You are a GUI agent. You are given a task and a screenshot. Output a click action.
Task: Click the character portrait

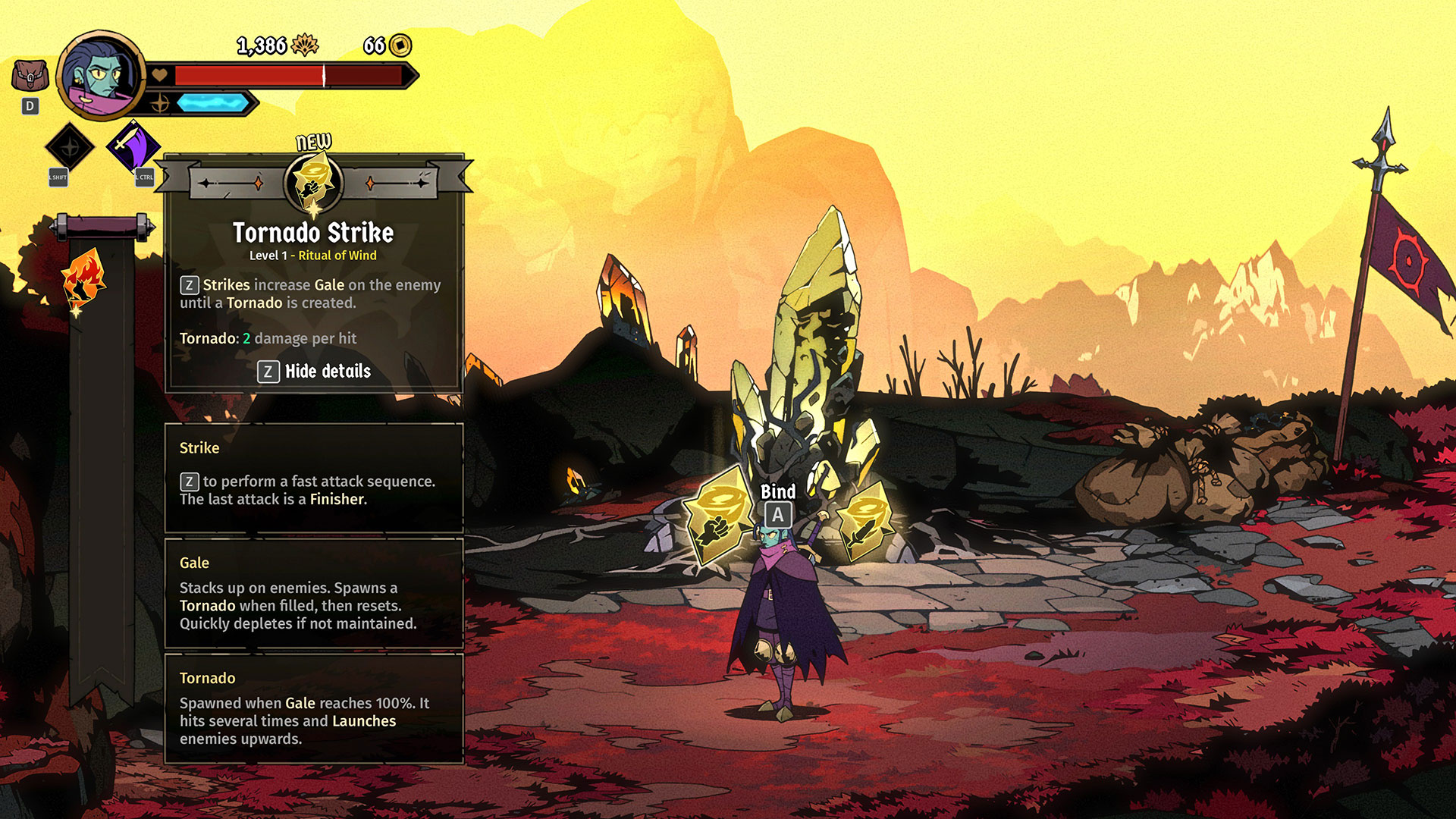(x=100, y=75)
